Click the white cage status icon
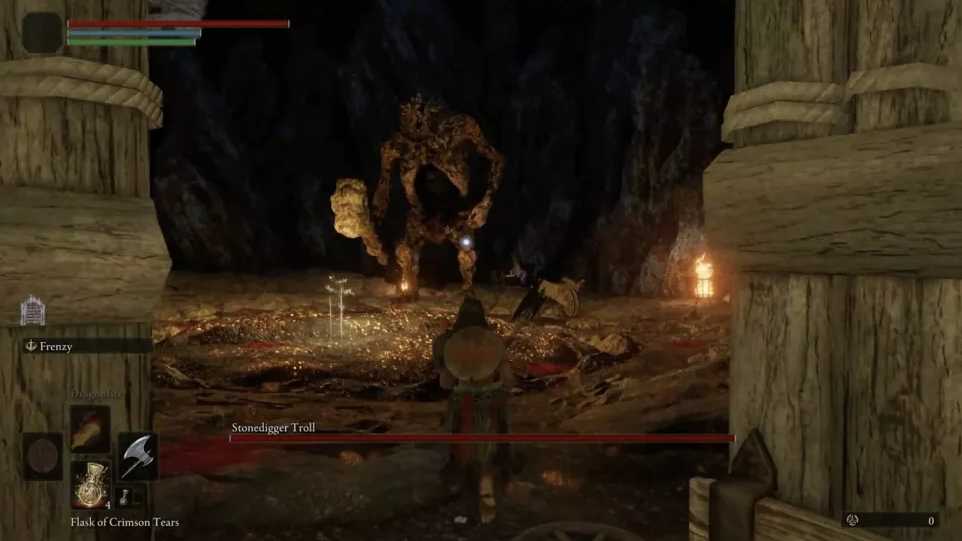 point(32,310)
